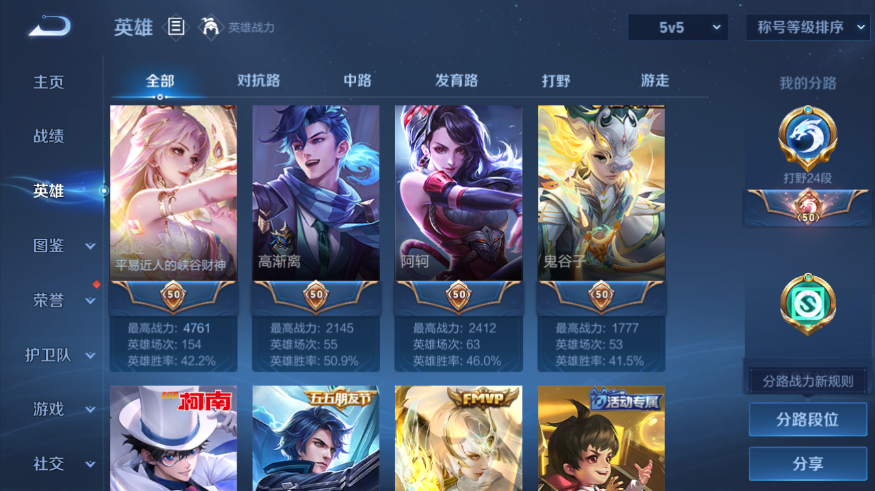Go back with the top-left arrow
This screenshot has height=491, width=875.
point(49,26)
